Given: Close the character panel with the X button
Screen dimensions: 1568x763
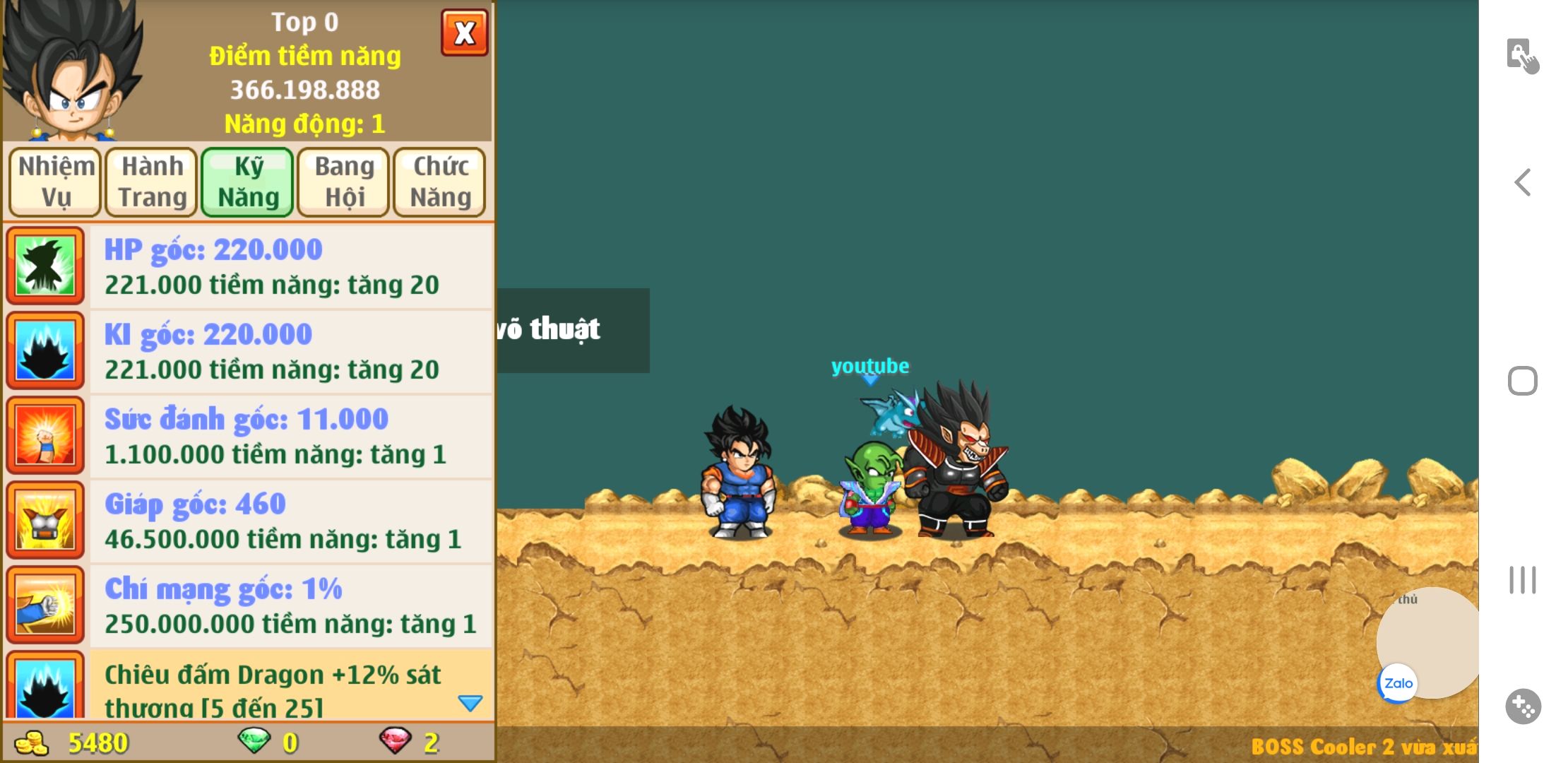Looking at the screenshot, I should pyautogui.click(x=464, y=32).
